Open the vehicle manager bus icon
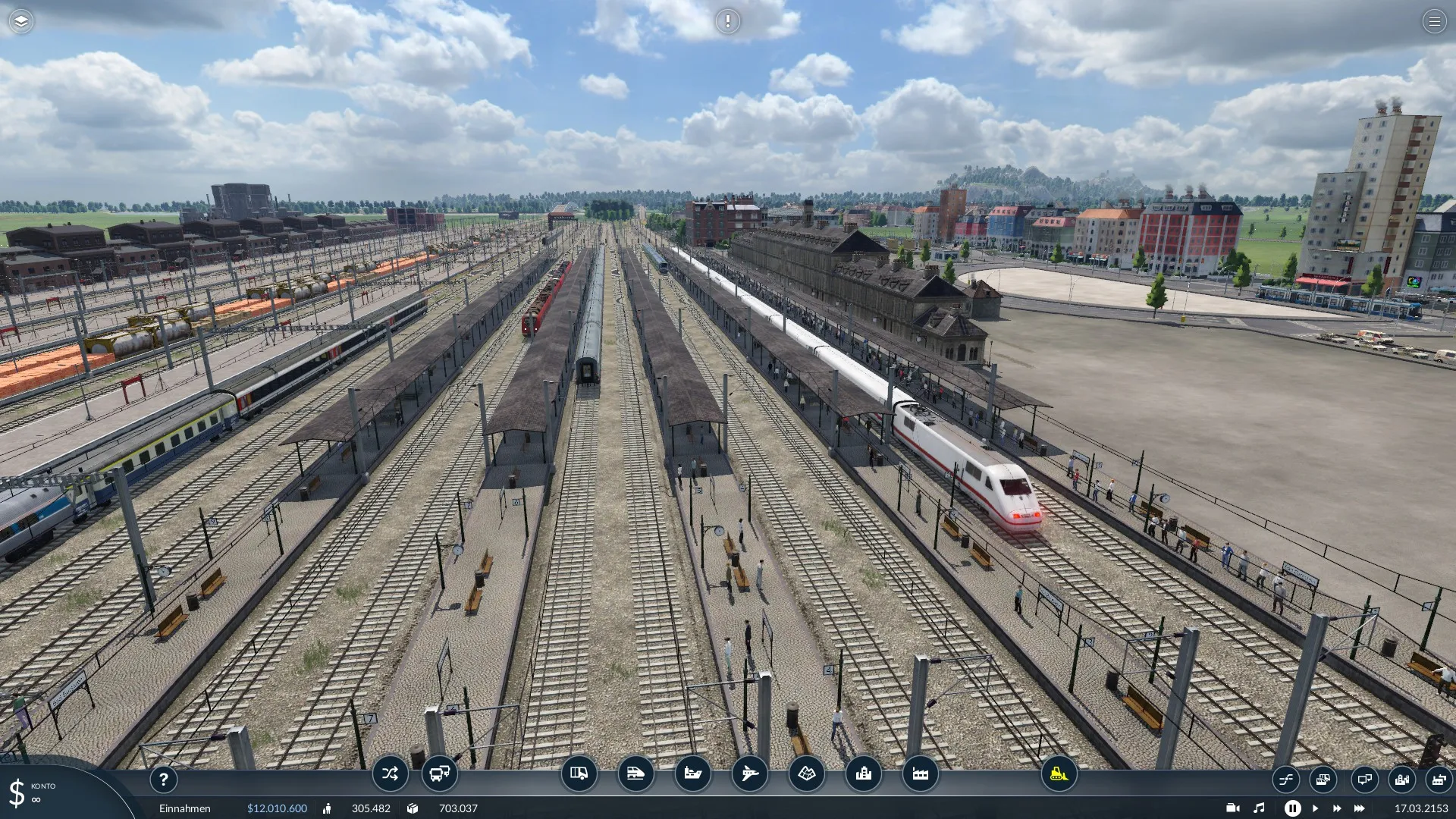This screenshot has width=1456, height=819. tap(439, 773)
